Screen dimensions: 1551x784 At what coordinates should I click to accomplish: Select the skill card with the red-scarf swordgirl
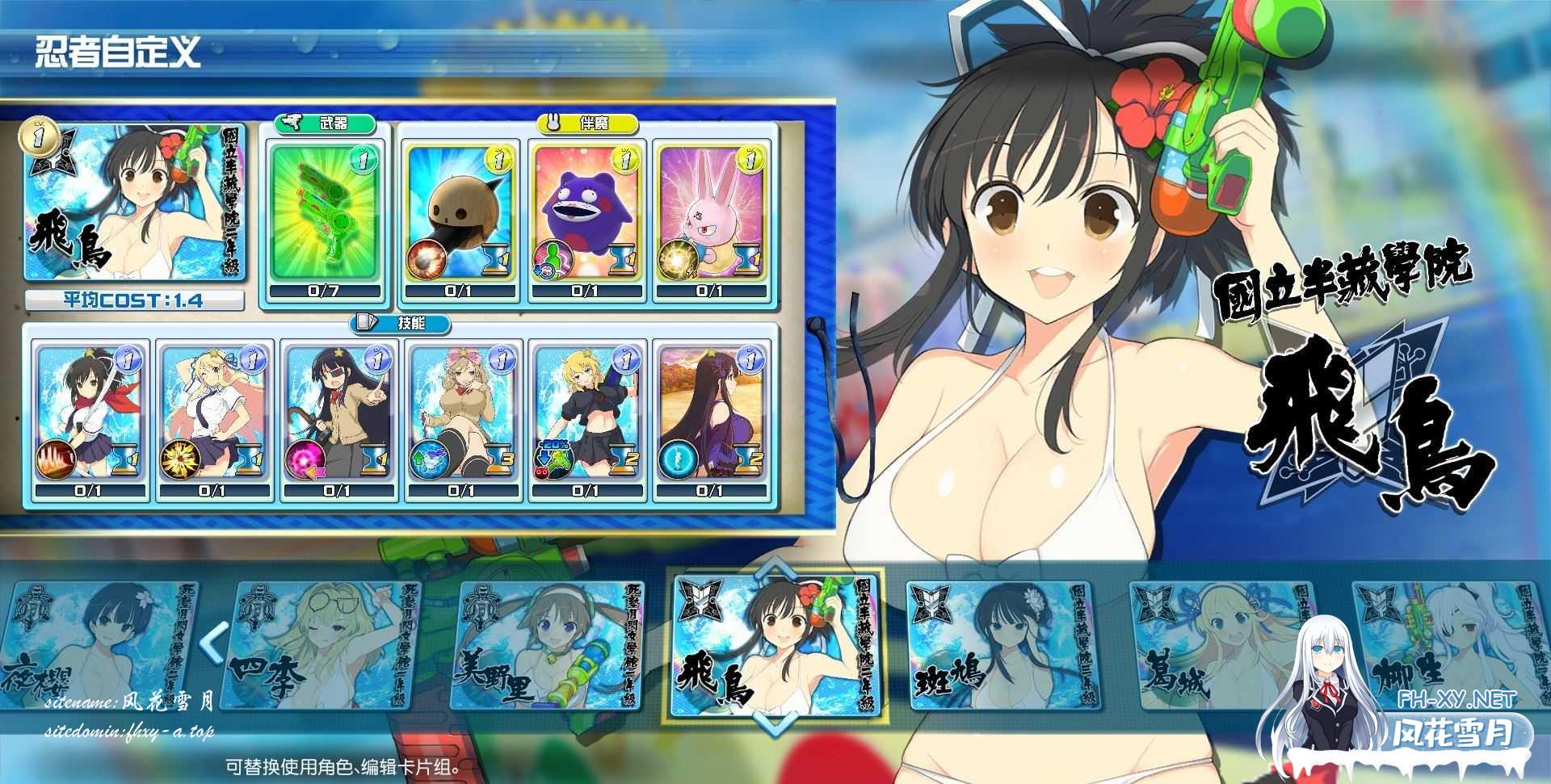pyautogui.click(x=89, y=416)
